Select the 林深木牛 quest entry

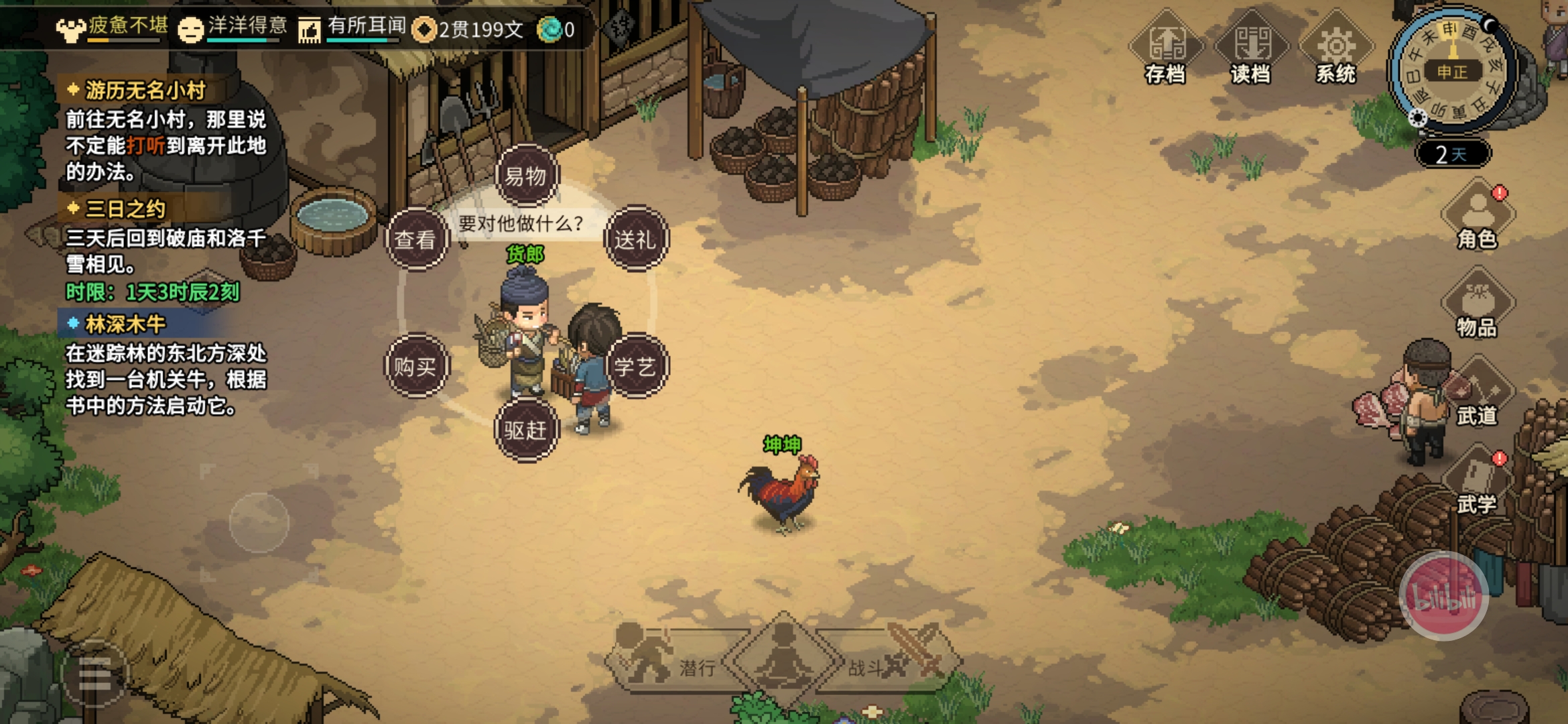[126, 324]
